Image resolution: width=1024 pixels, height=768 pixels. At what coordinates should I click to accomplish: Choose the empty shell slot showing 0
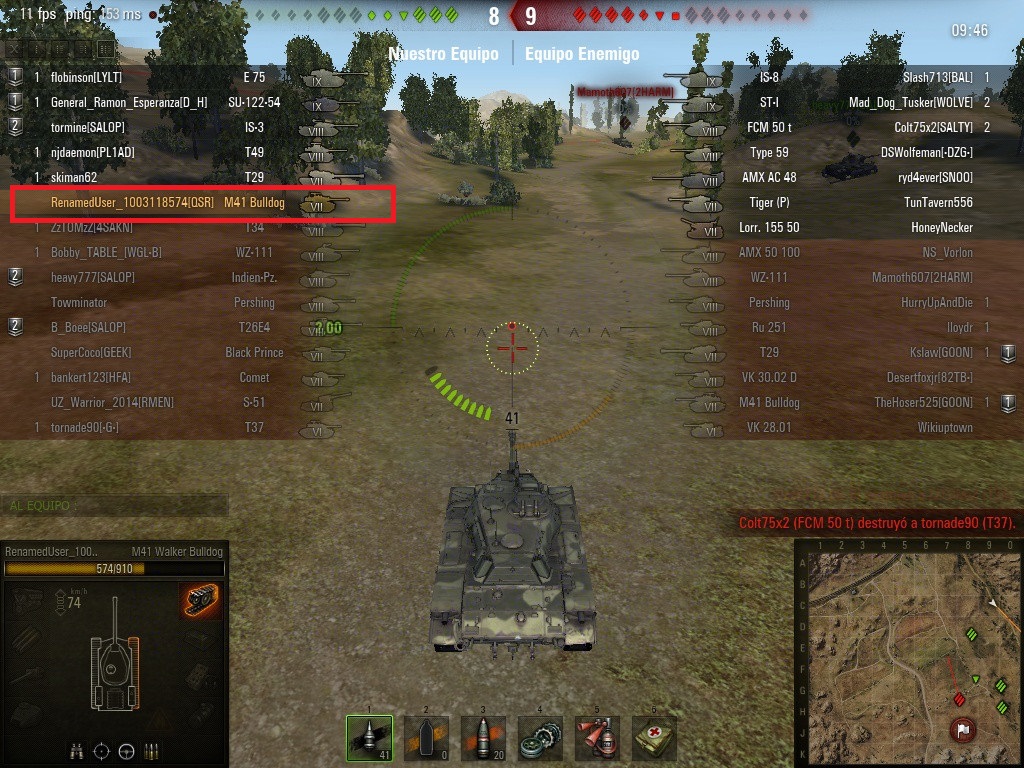(426, 738)
